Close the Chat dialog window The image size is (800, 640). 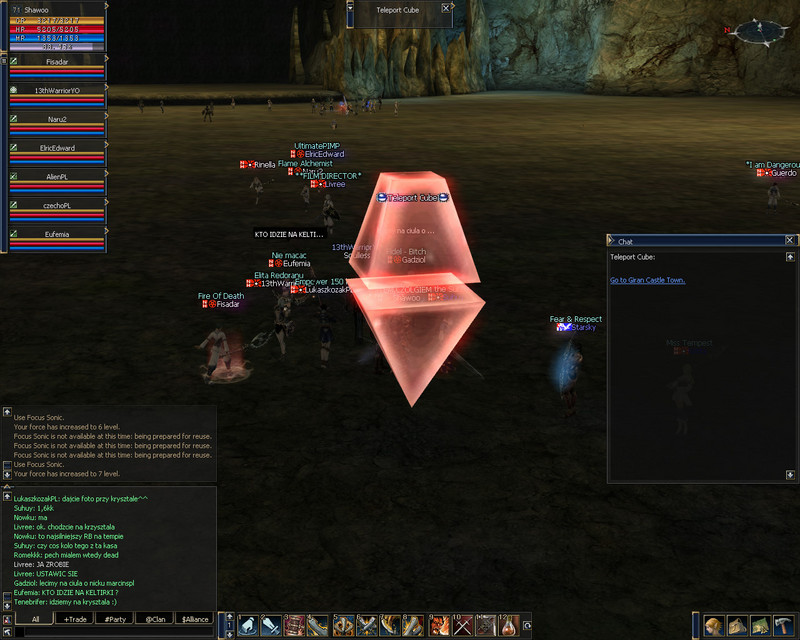789,241
